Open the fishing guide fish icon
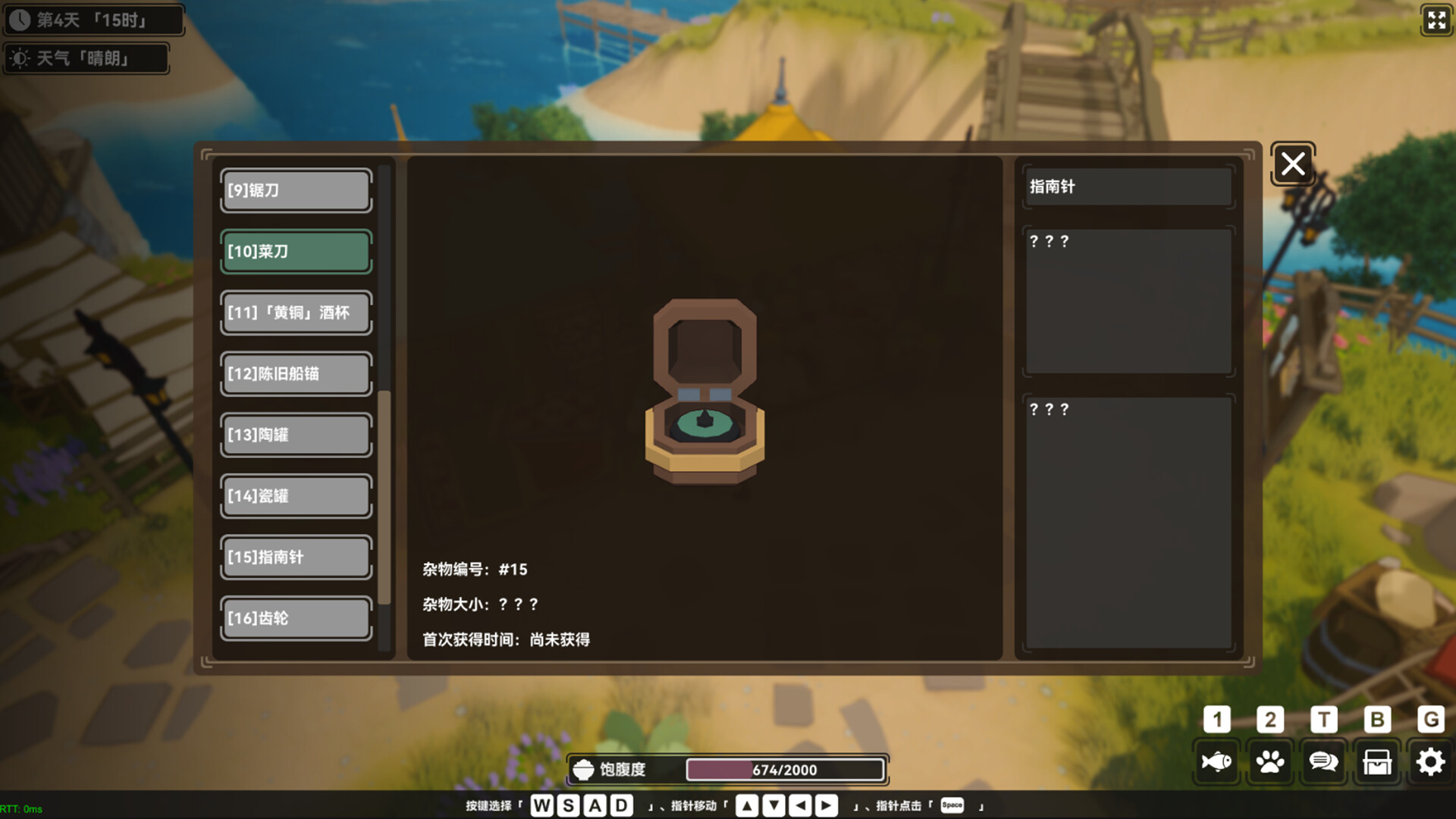 coord(1217,761)
